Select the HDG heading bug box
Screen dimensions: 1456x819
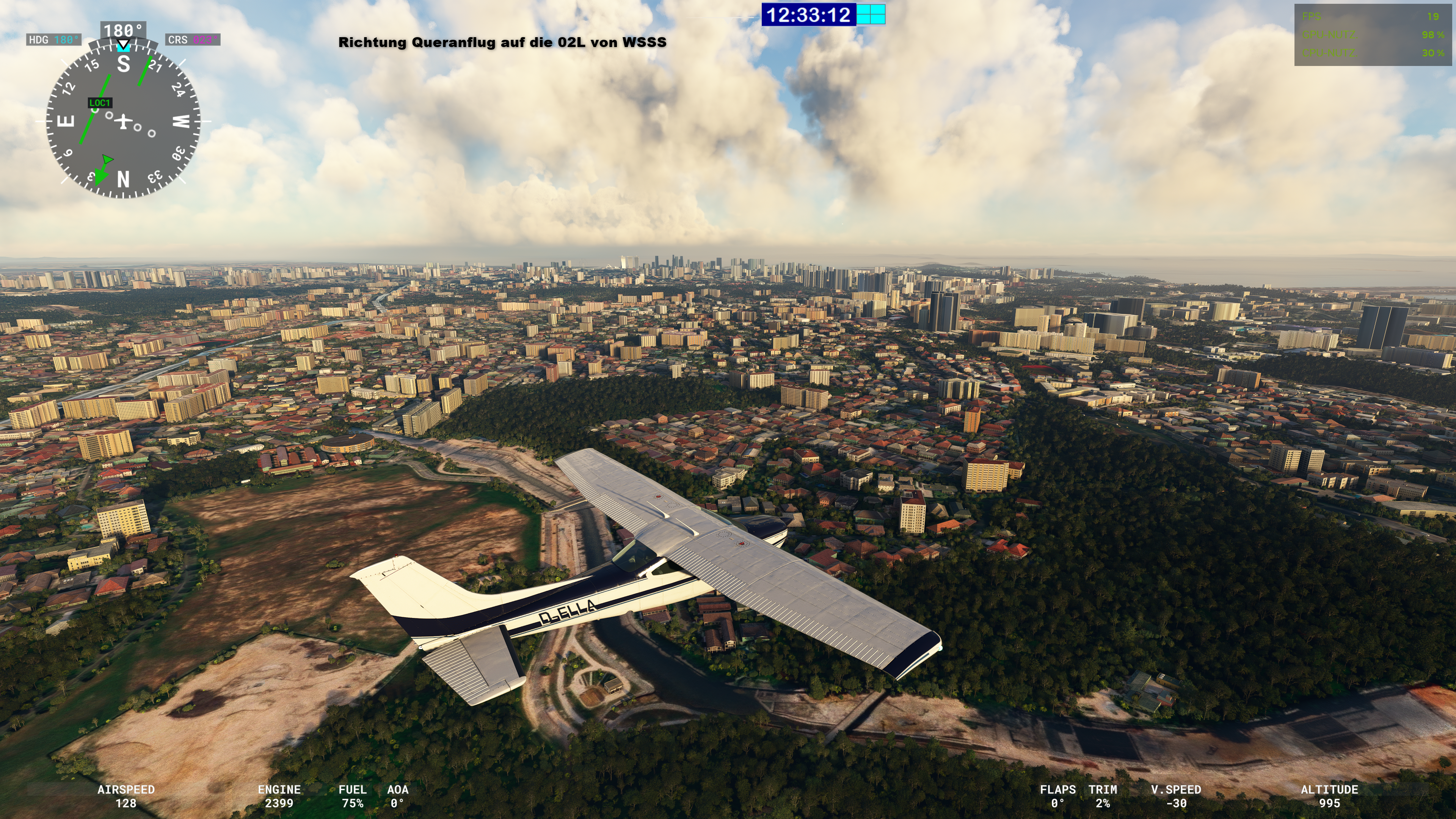[x=54, y=39]
